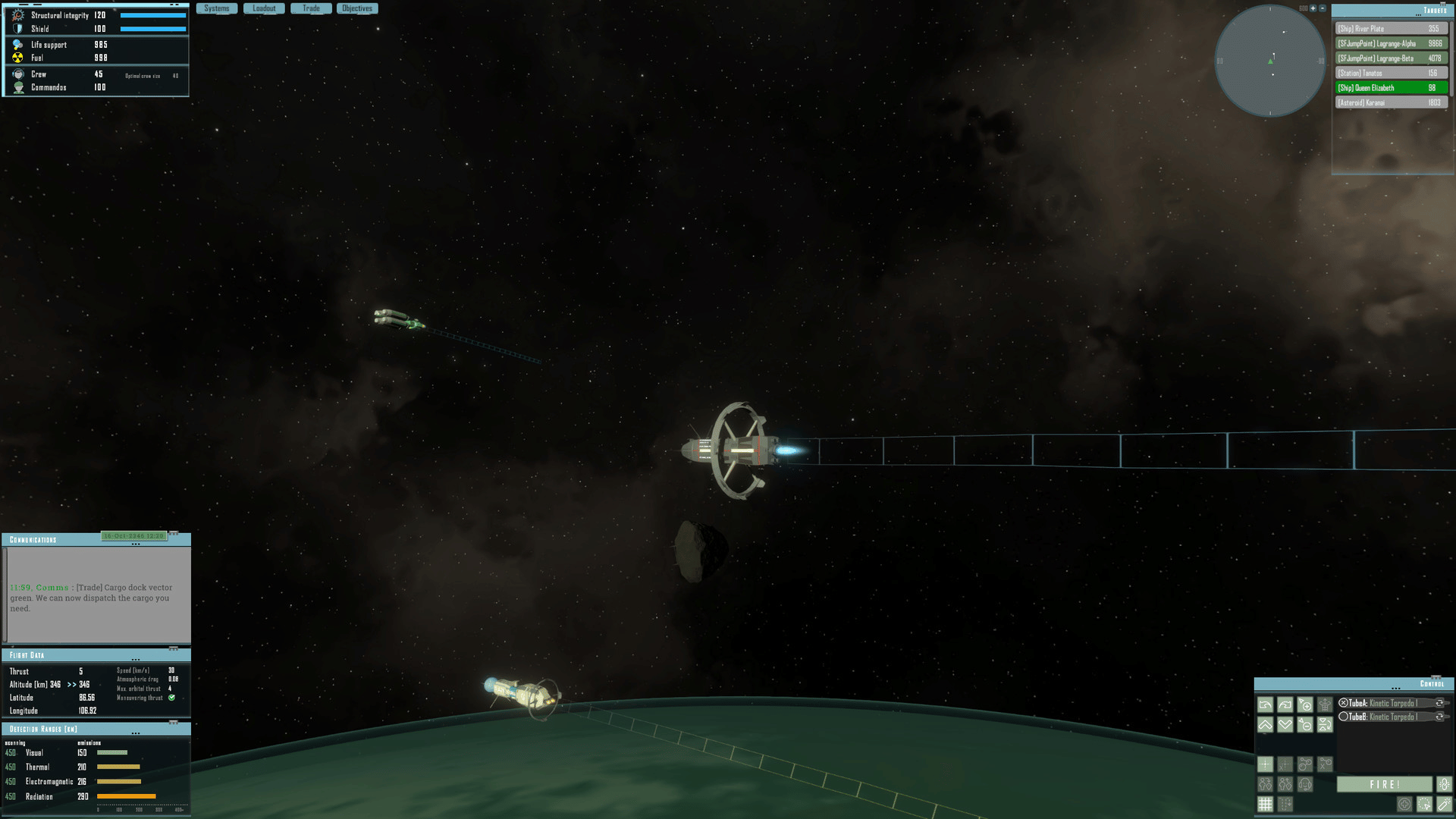The image size is (1456, 819).
Task: Target the Tanatos station
Action: coord(1391,74)
